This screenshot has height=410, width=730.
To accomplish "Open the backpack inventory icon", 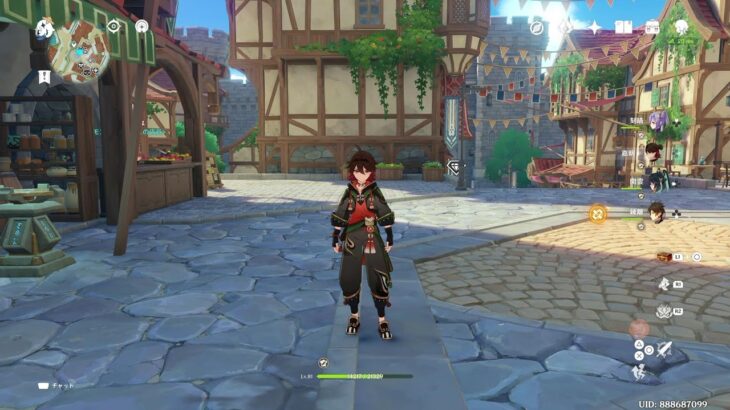I will (x=652, y=27).
